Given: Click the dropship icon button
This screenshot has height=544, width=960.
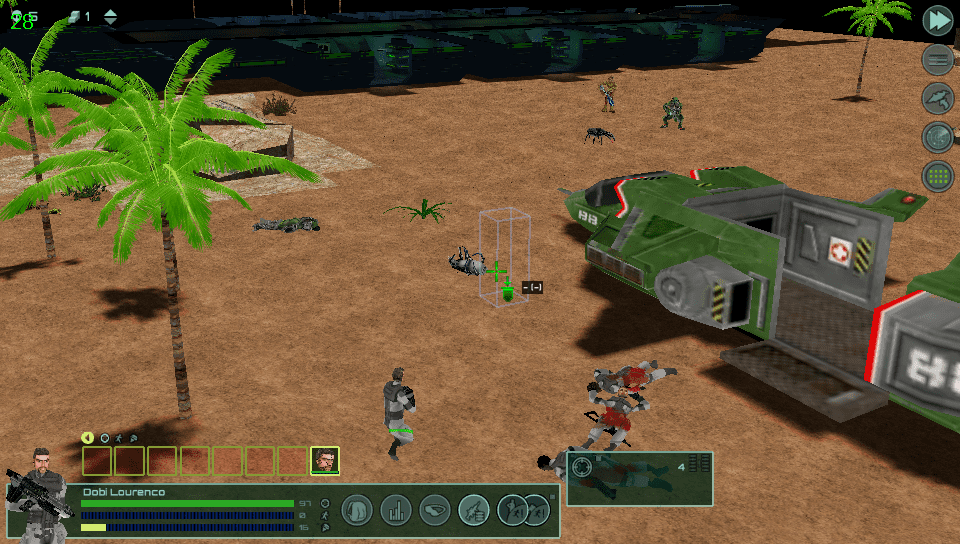Looking at the screenshot, I should [937, 98].
